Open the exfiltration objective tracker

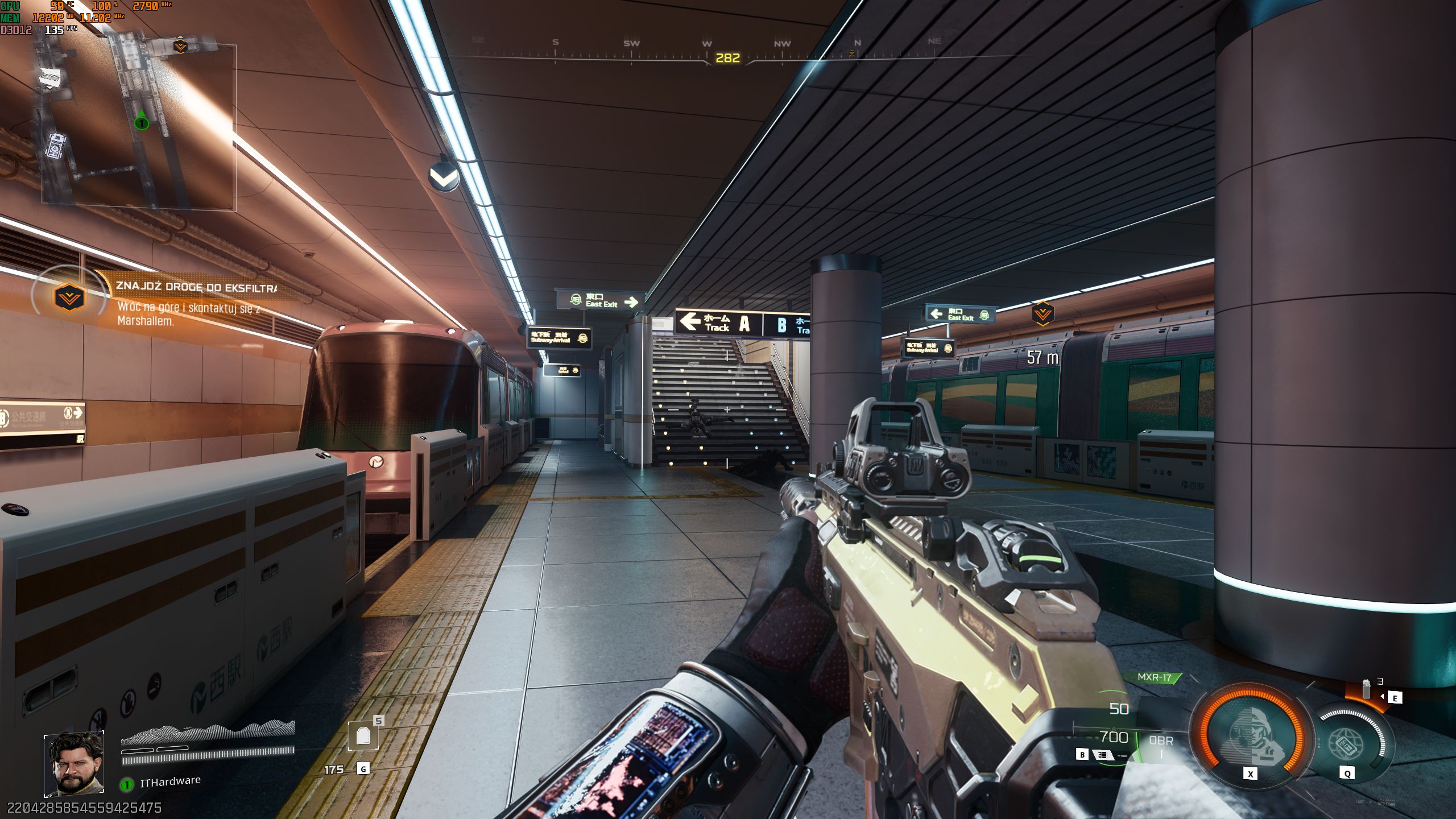(x=69, y=297)
